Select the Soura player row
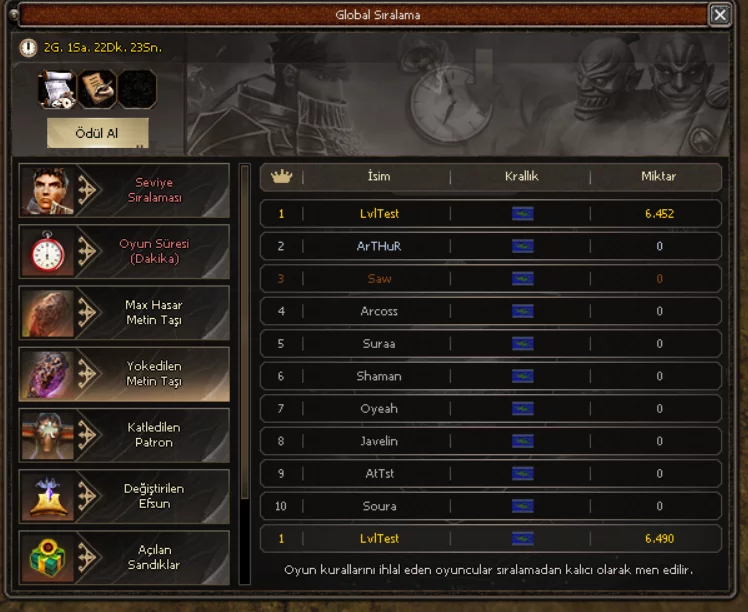 click(x=490, y=506)
